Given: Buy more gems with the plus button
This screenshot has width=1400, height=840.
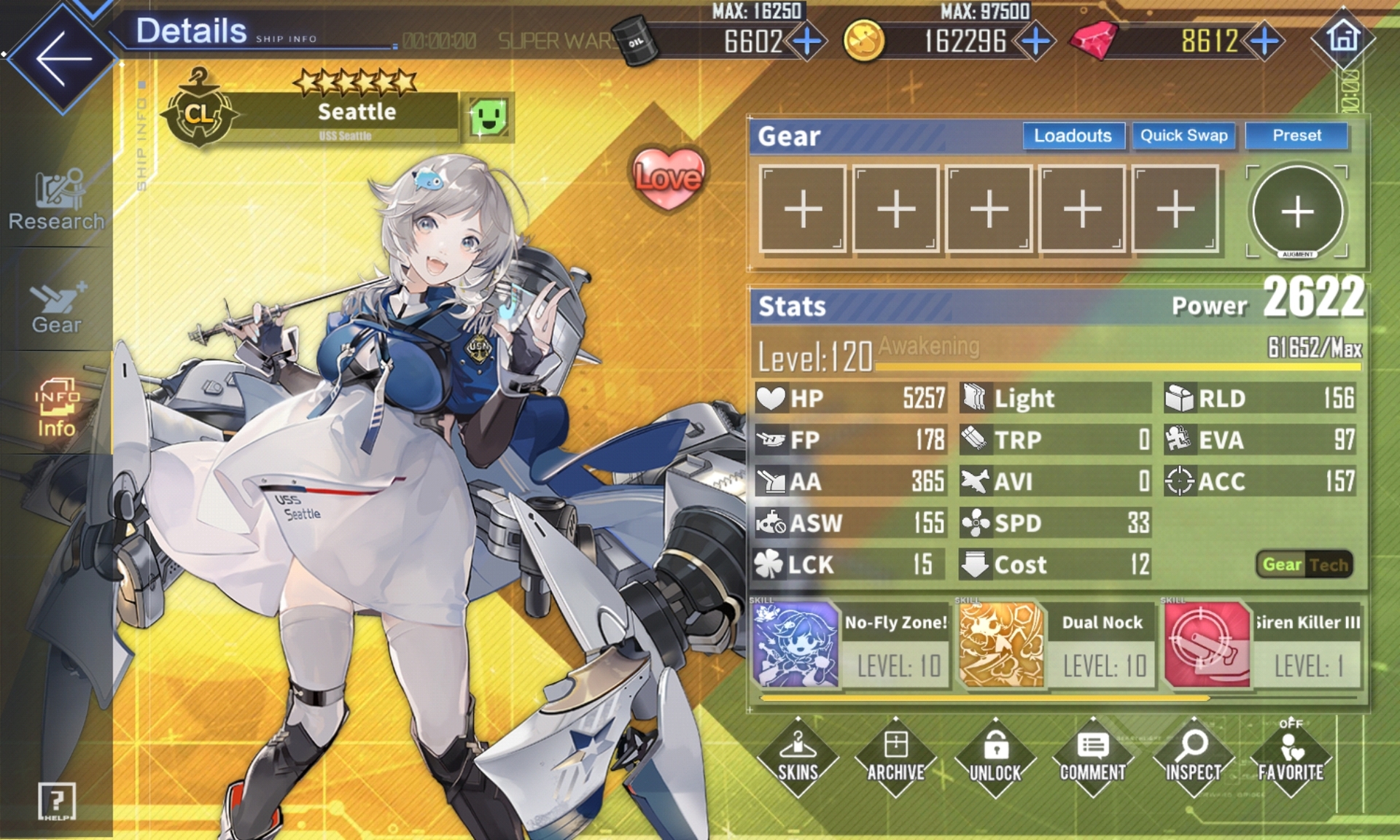Looking at the screenshot, I should coord(1264,42).
